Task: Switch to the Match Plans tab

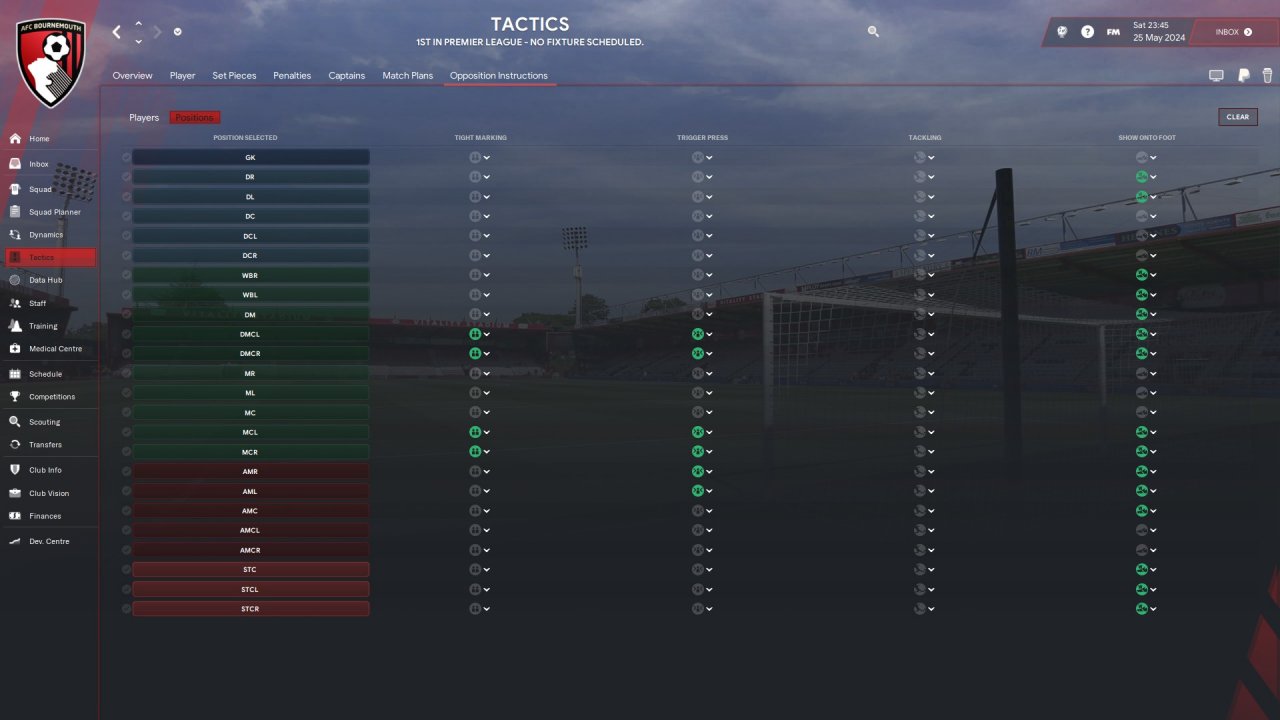Action: pos(407,76)
